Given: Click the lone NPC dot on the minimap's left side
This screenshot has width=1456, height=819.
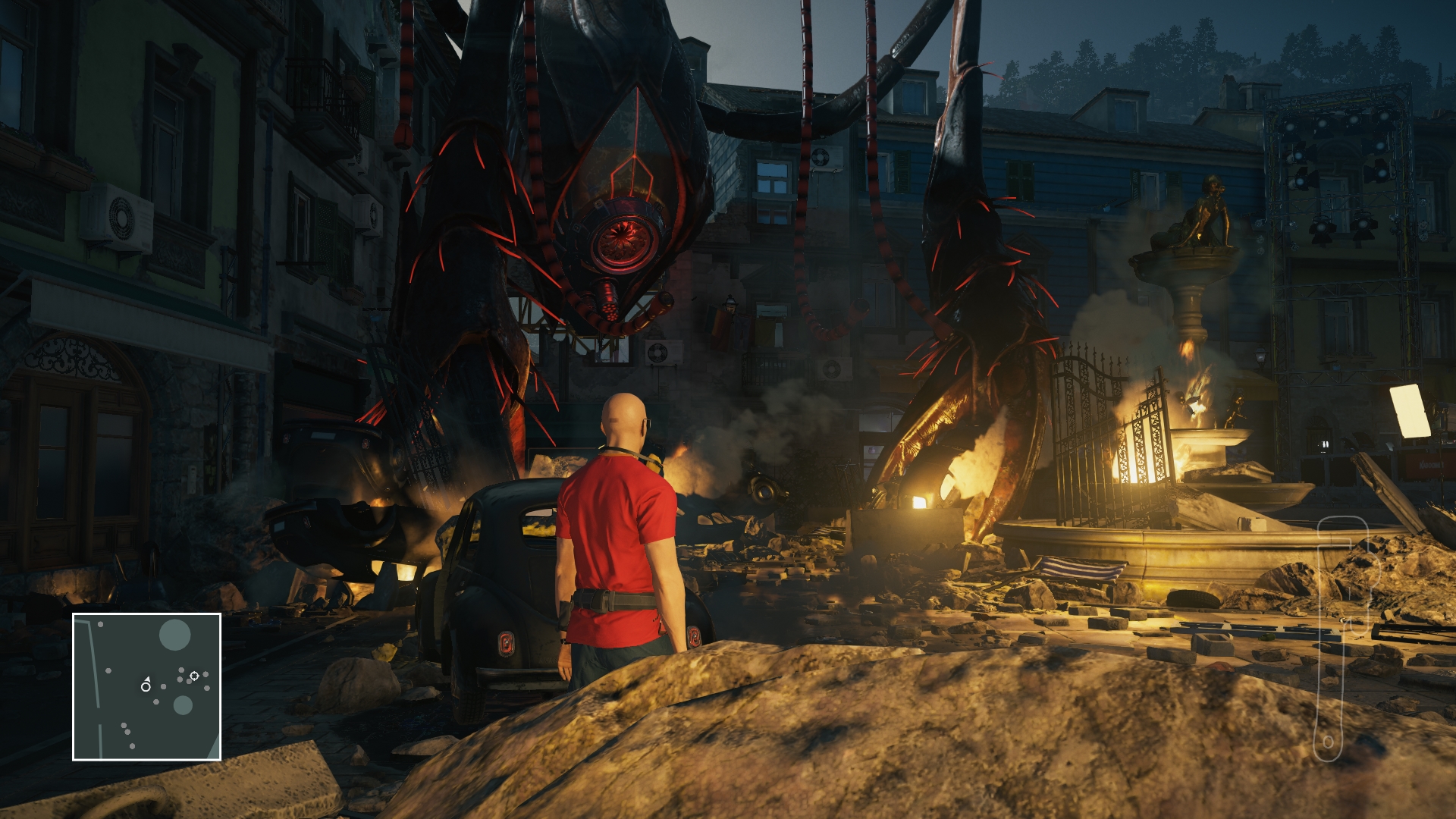Looking at the screenshot, I should 109,671.
